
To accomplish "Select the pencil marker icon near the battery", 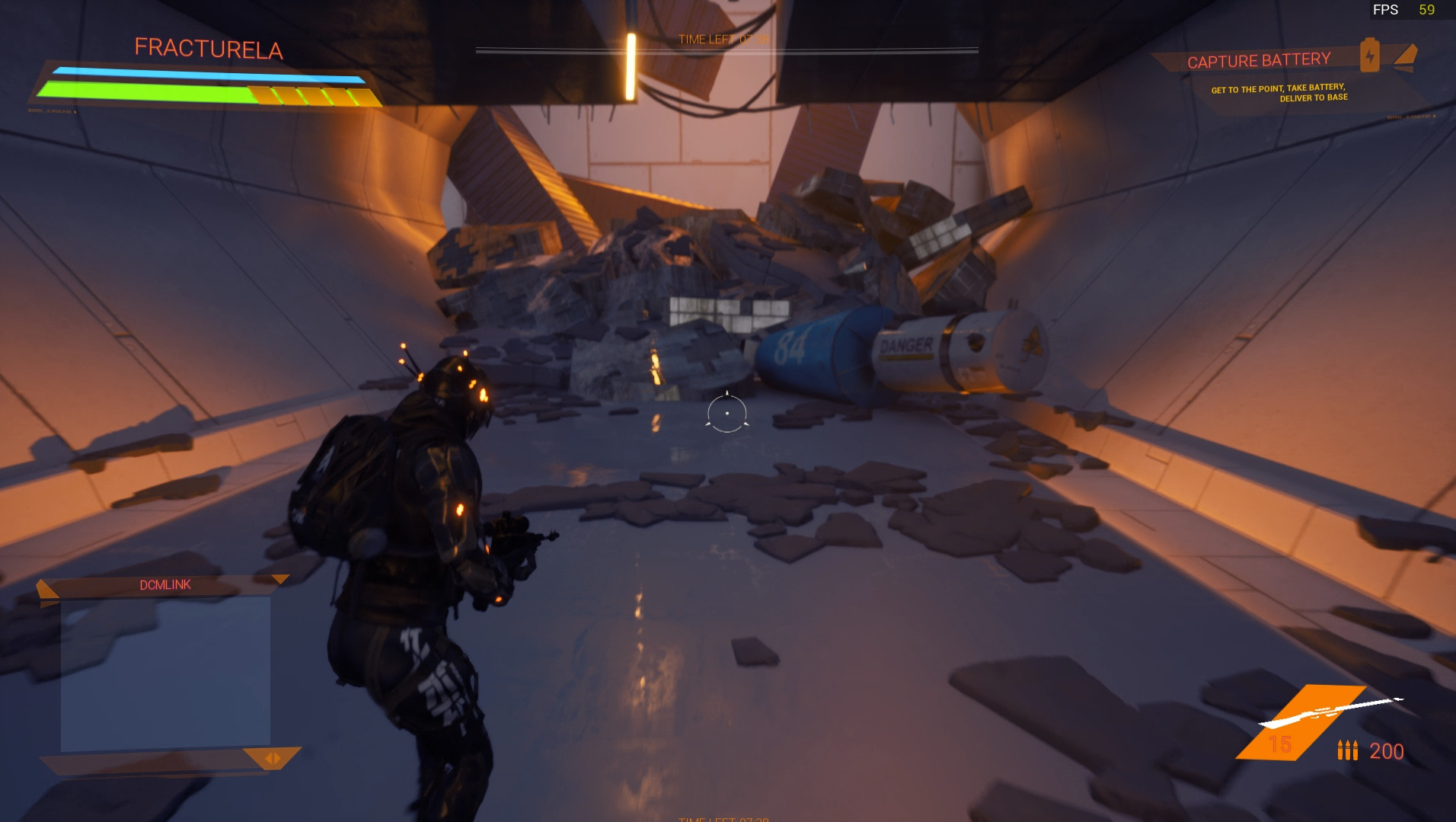I will pos(1406,55).
